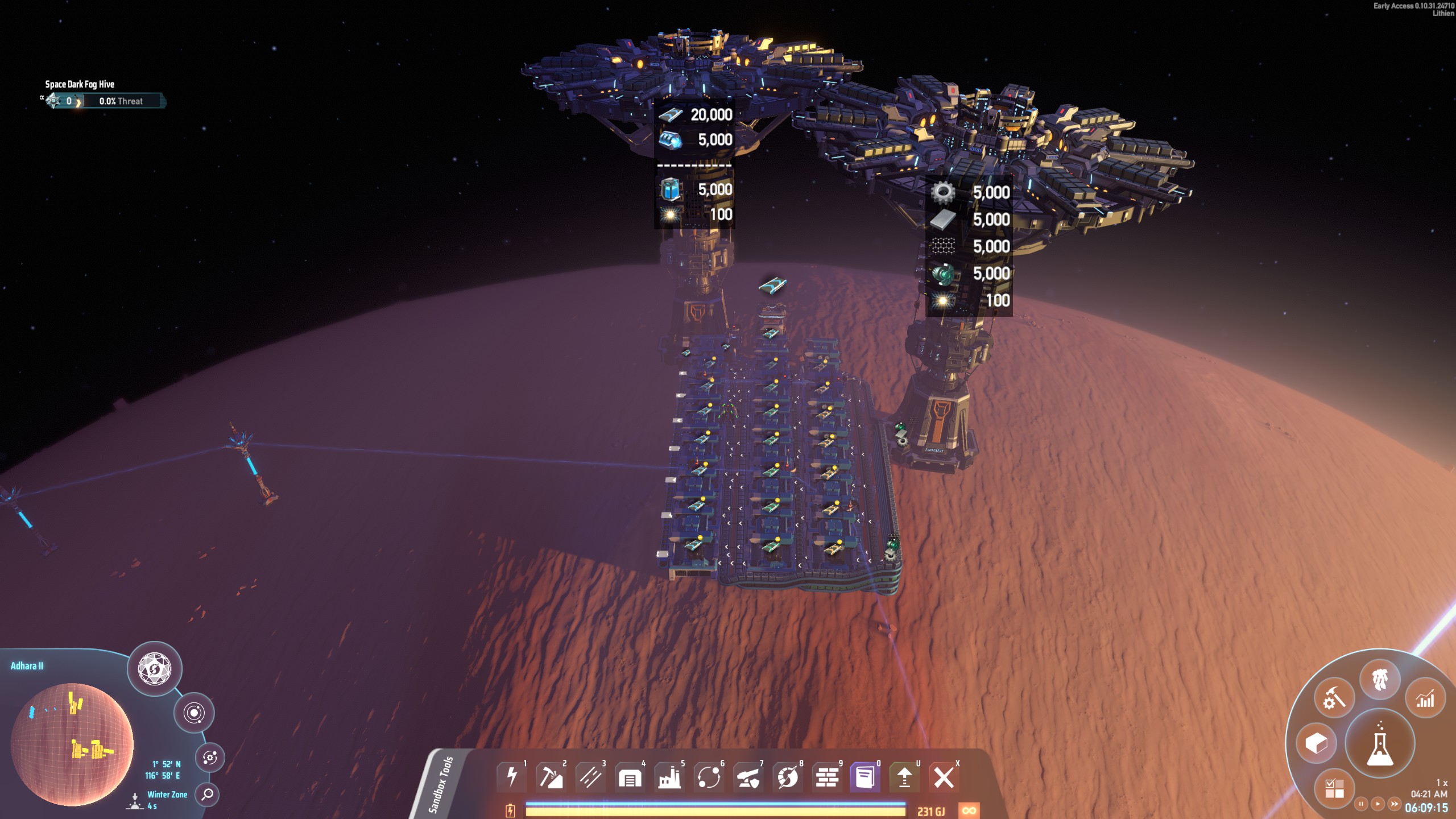Choose the defense turret build category
This screenshot has width=1456, height=819.
point(748,776)
